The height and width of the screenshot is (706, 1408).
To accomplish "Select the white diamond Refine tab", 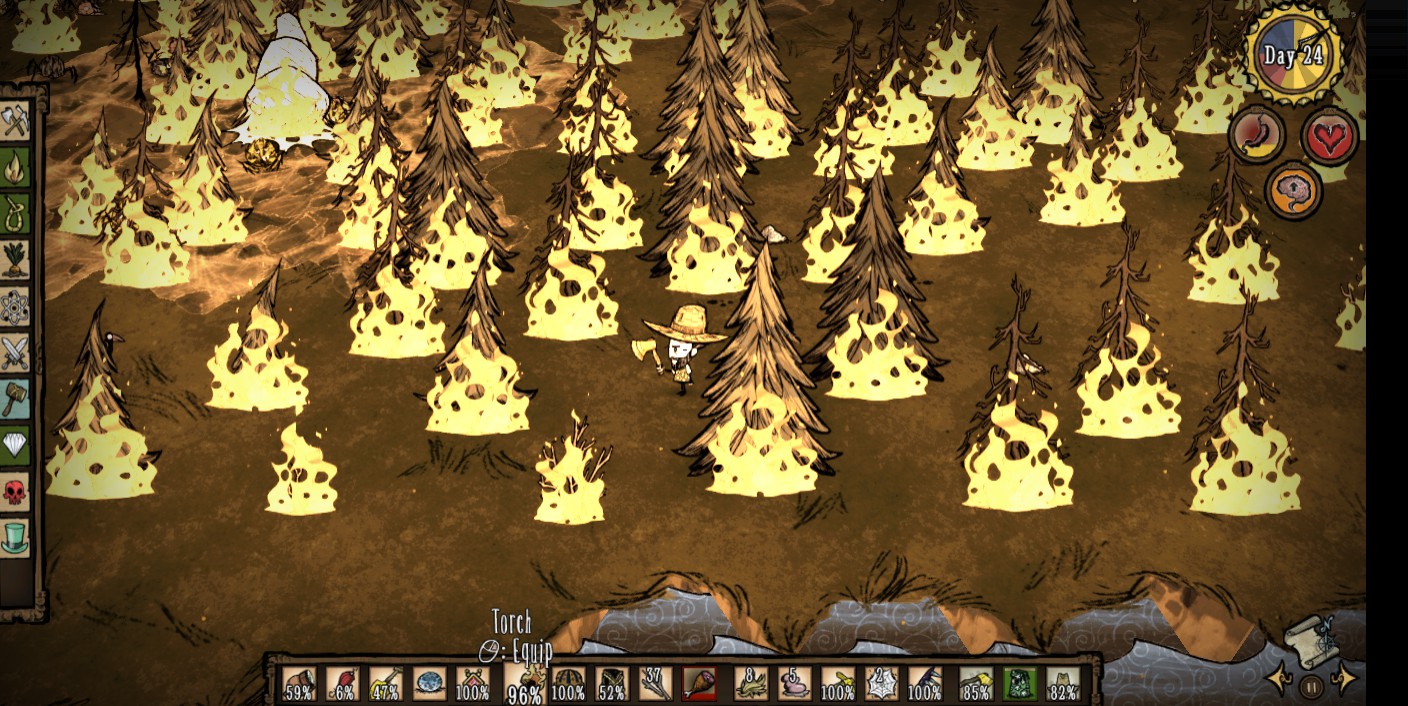I will click(x=15, y=445).
